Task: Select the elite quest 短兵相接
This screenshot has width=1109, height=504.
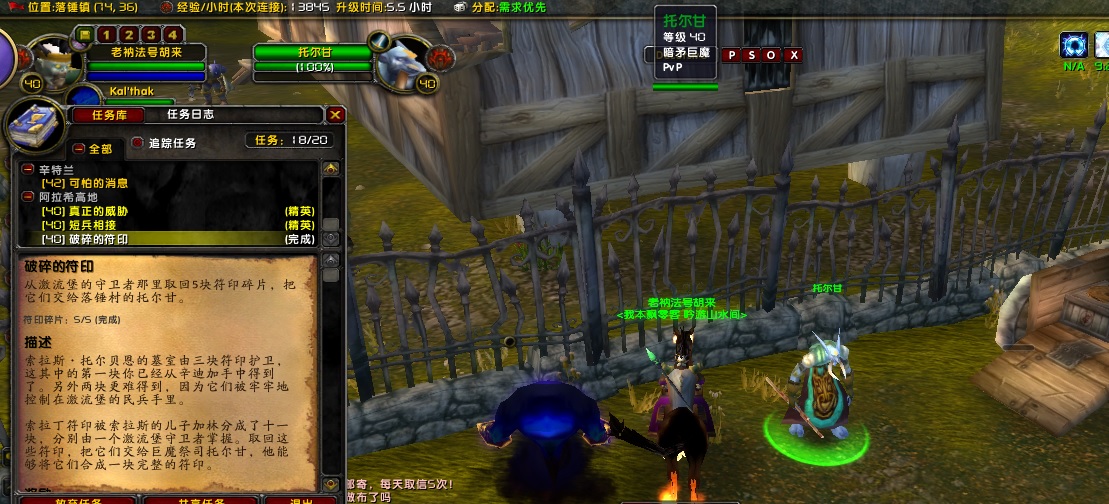Action: pyautogui.click(x=84, y=225)
